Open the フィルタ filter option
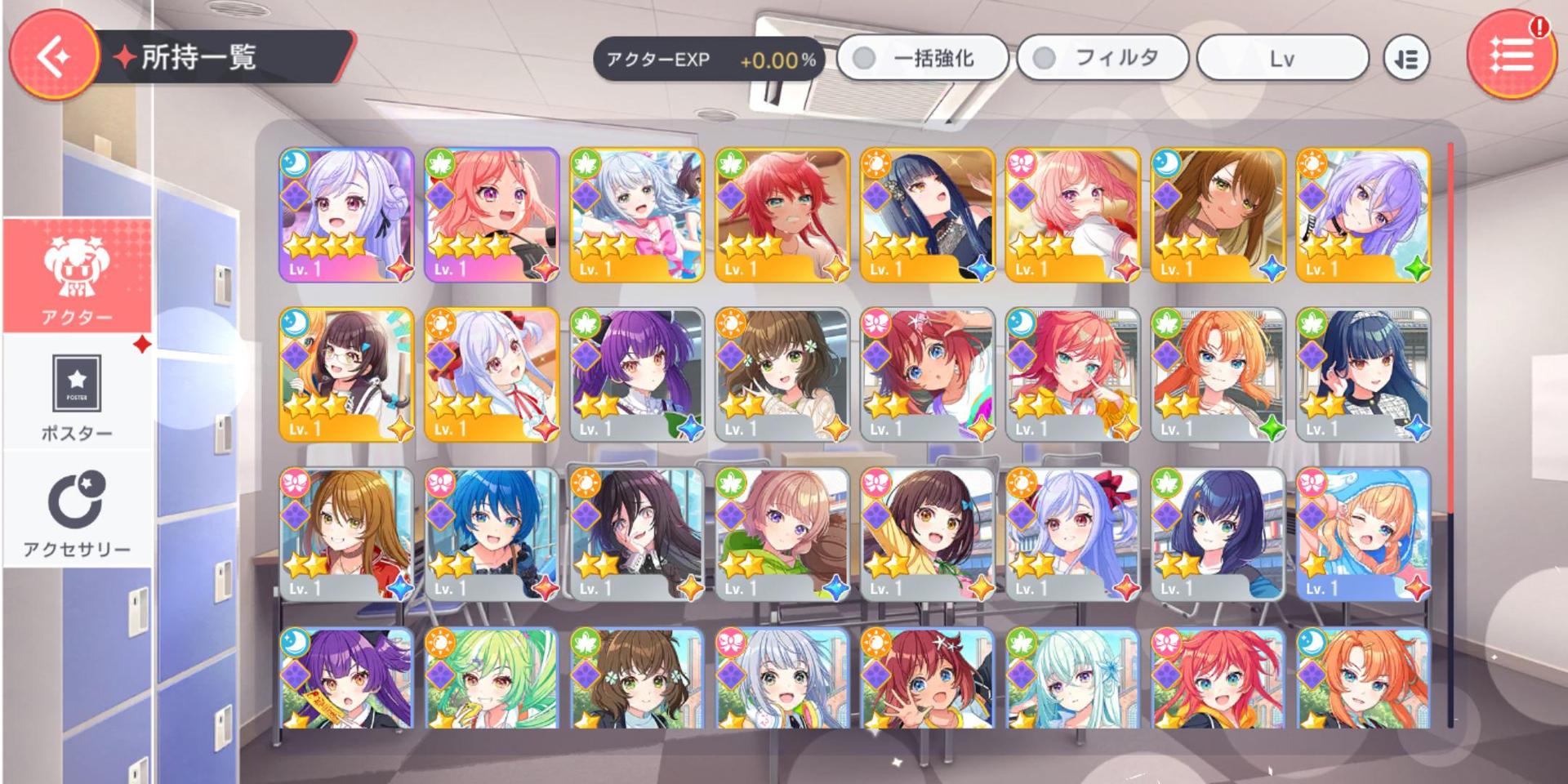1568x784 pixels. click(1102, 58)
